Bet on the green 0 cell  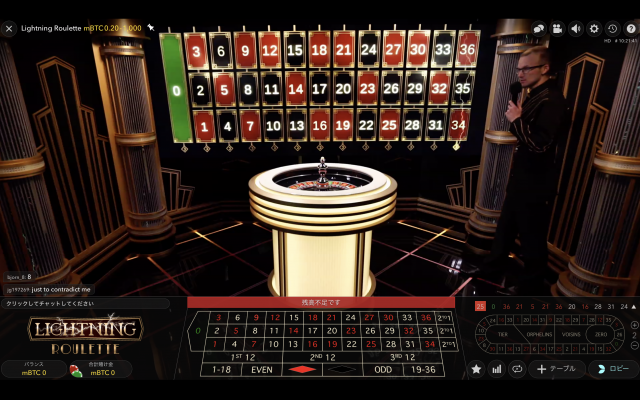(198, 330)
